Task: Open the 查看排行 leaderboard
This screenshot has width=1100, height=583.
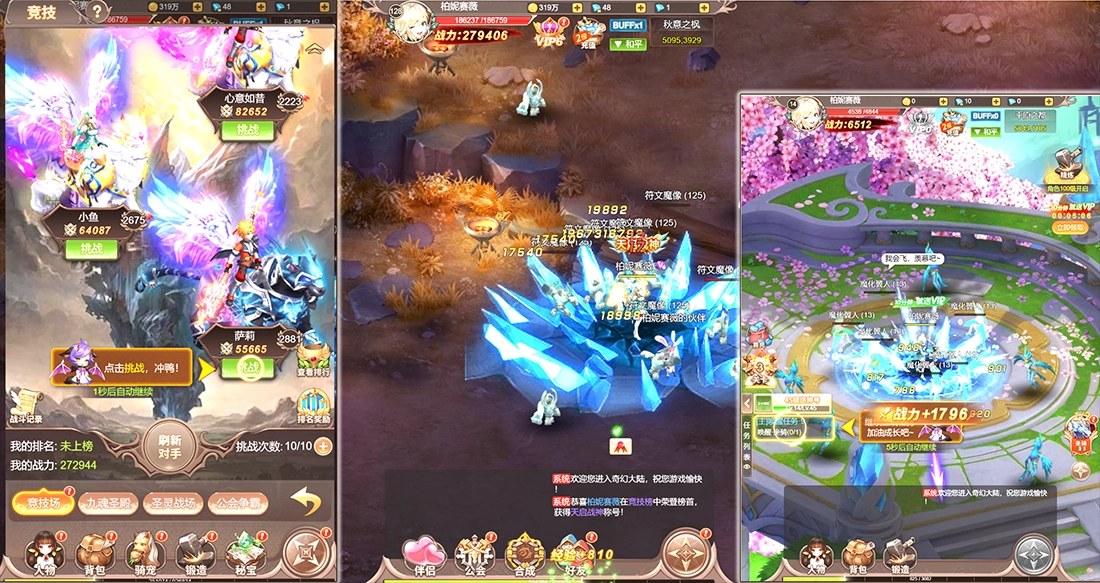Action: pos(313,360)
